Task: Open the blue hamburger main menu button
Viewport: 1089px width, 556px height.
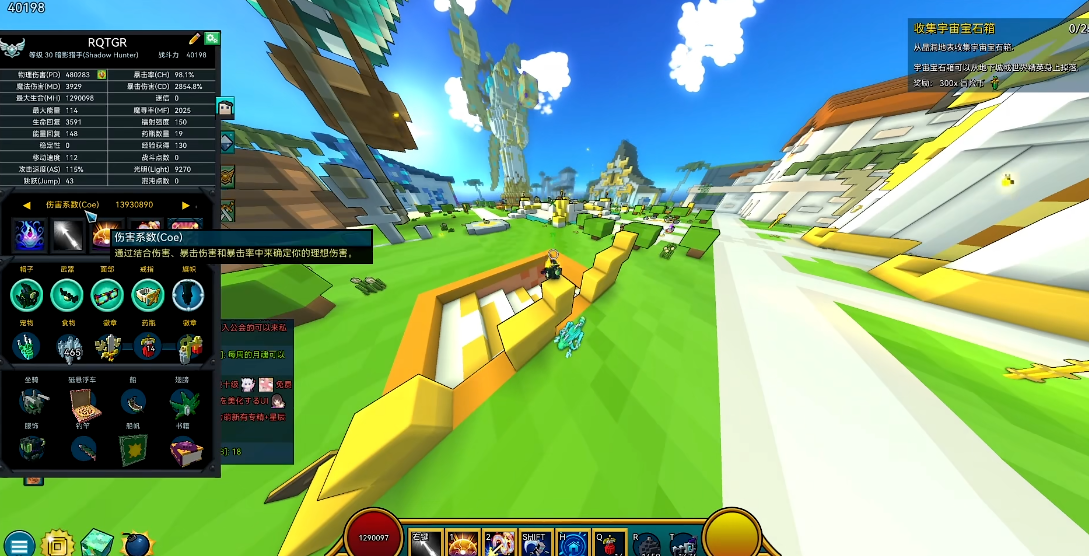Action: (x=19, y=544)
